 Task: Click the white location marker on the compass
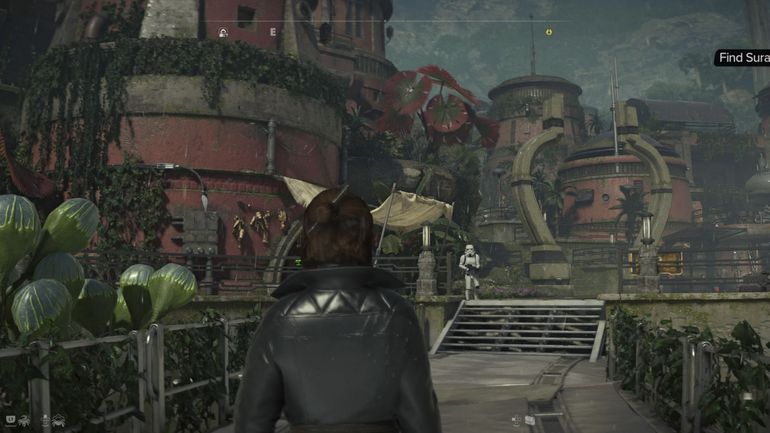223,33
